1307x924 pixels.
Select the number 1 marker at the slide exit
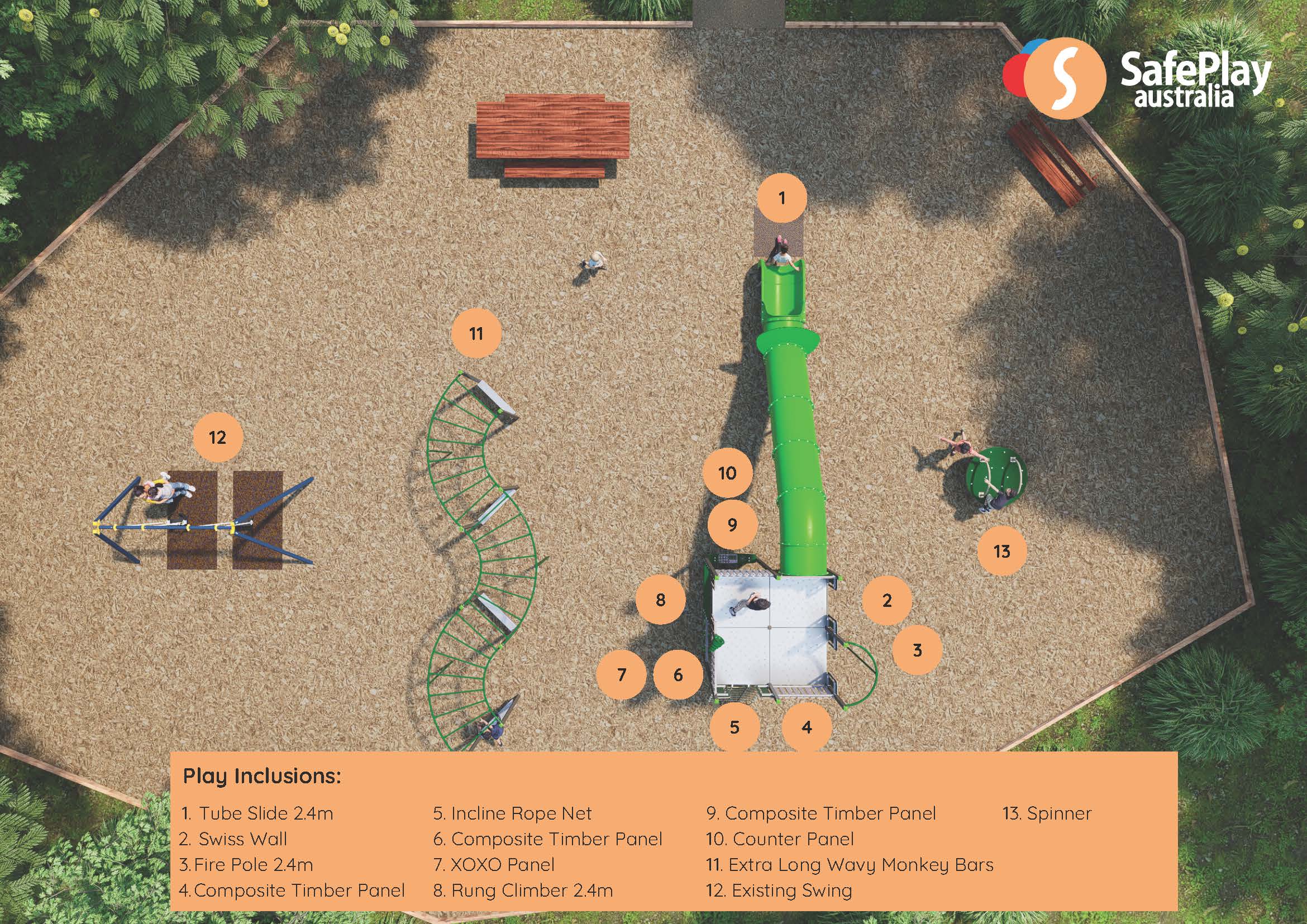[782, 198]
